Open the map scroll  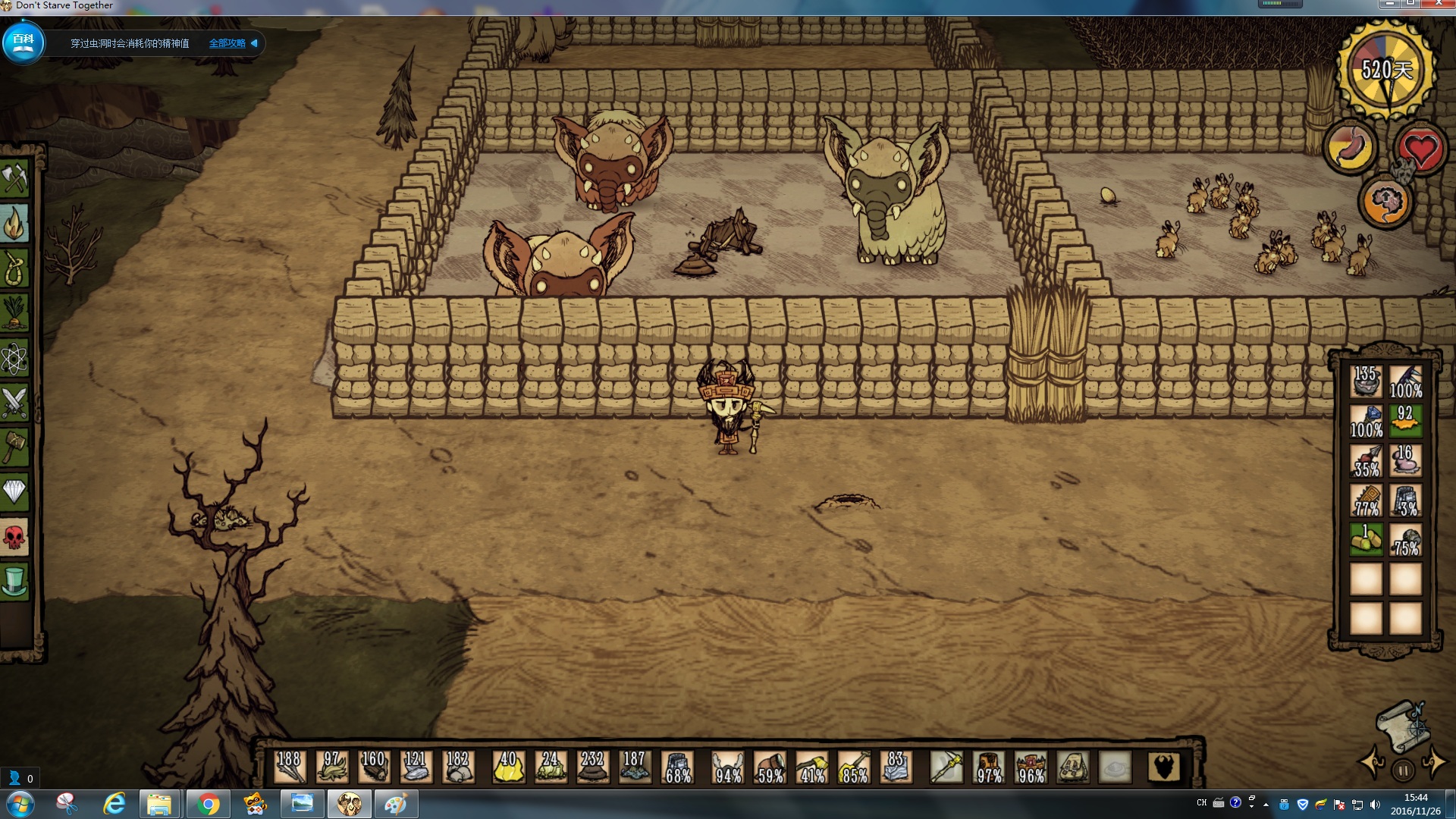click(x=1402, y=721)
